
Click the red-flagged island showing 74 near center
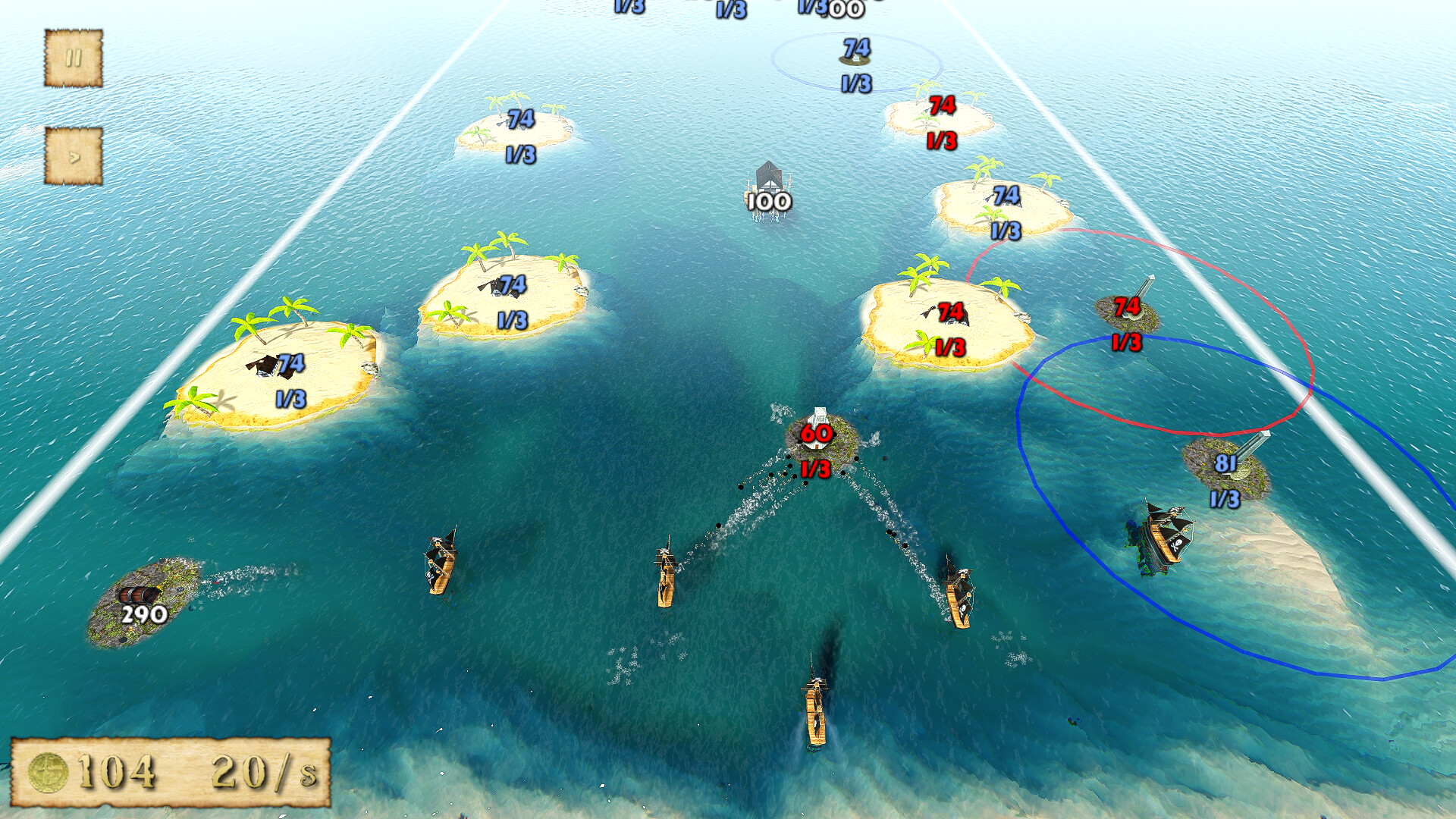click(x=948, y=315)
